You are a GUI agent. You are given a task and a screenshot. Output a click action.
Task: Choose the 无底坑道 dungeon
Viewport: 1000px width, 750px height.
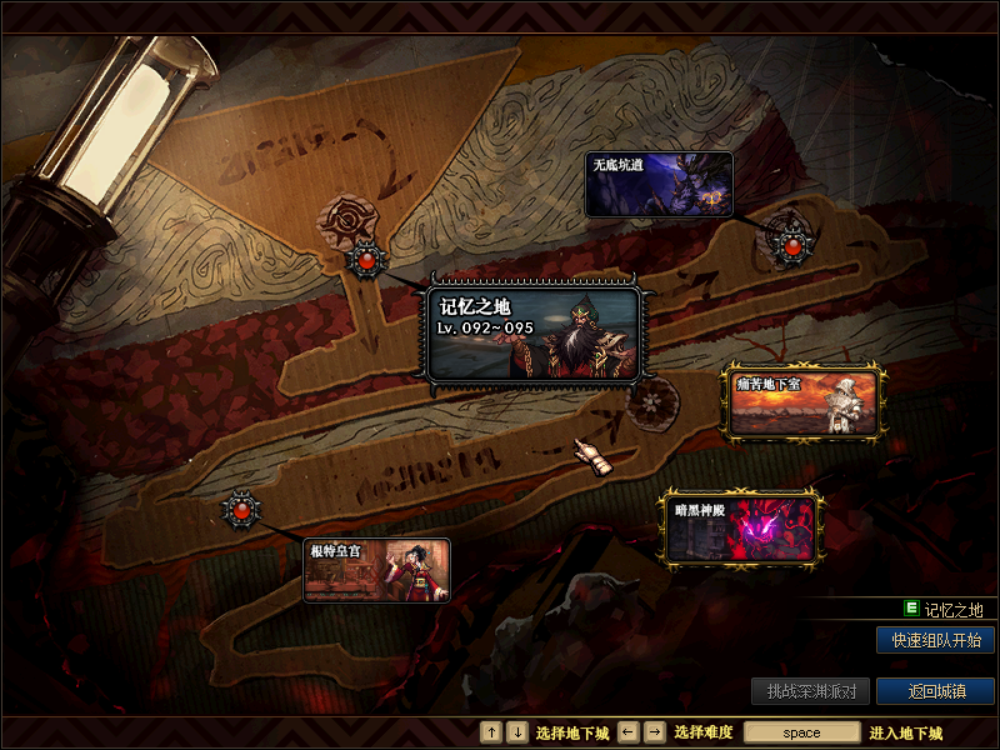point(659,185)
